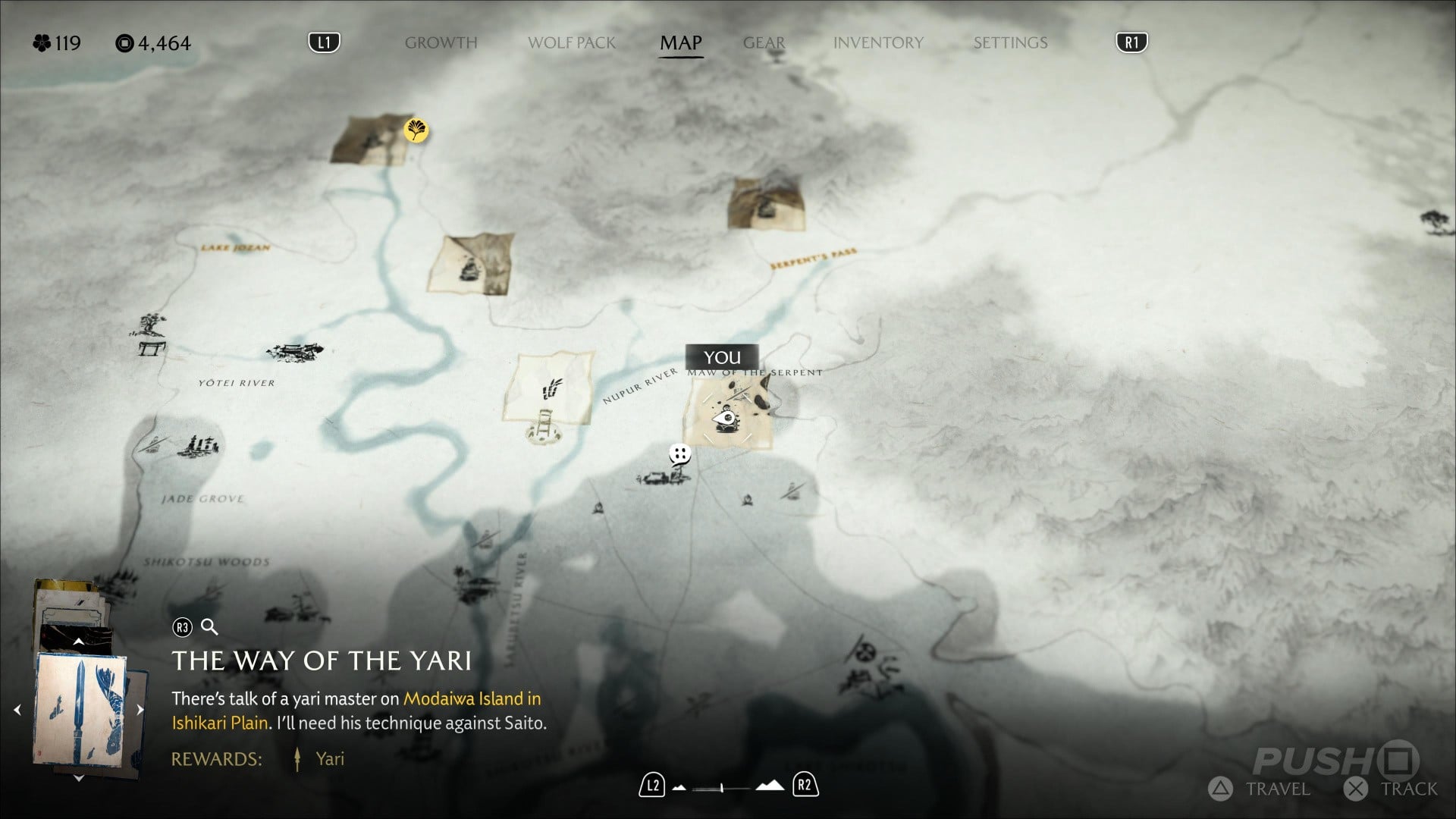This screenshot has width=1456, height=819.
Task: Switch to the Gear tab
Action: pyautogui.click(x=764, y=42)
